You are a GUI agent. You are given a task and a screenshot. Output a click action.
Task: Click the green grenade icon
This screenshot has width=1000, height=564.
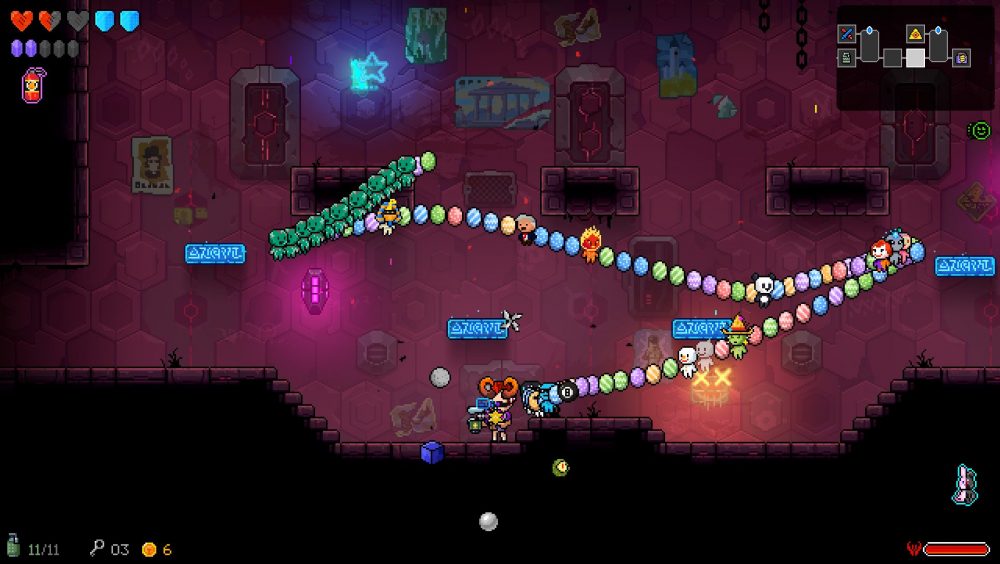click(14, 546)
